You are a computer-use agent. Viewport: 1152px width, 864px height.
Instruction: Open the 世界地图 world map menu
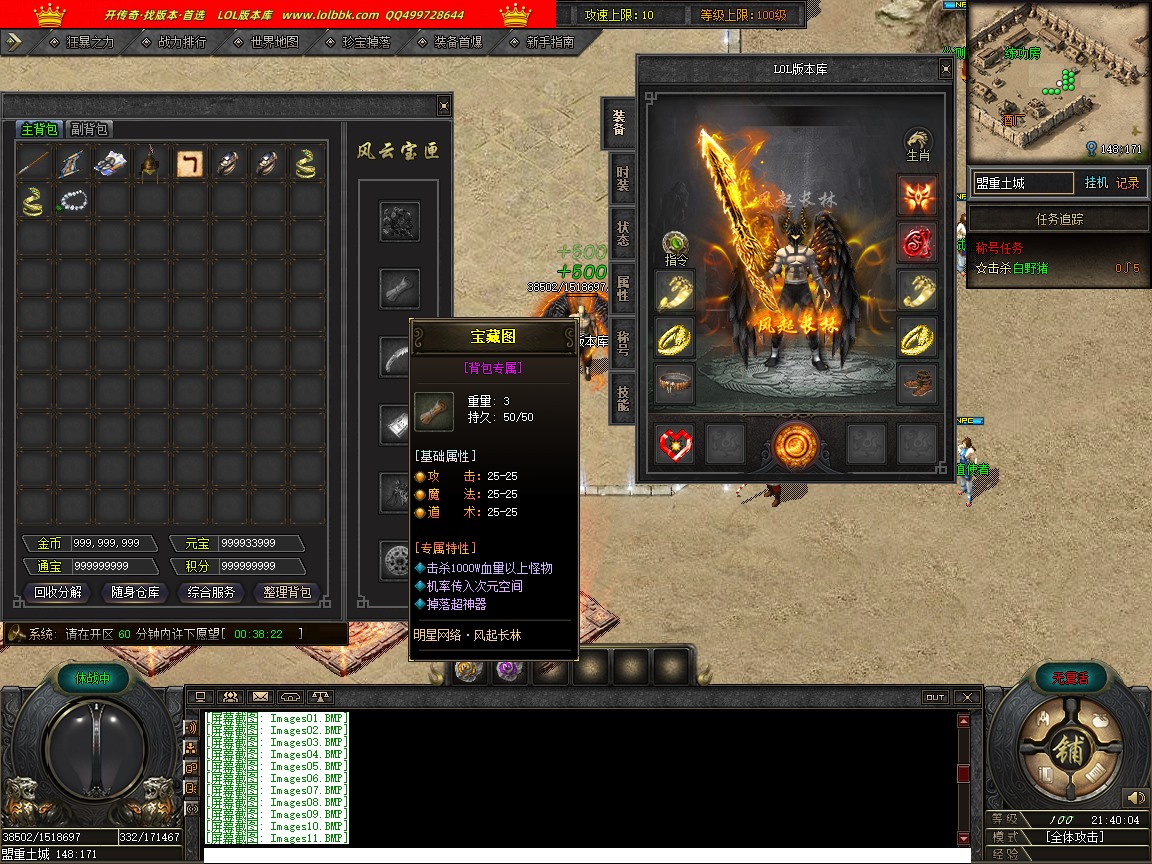274,42
